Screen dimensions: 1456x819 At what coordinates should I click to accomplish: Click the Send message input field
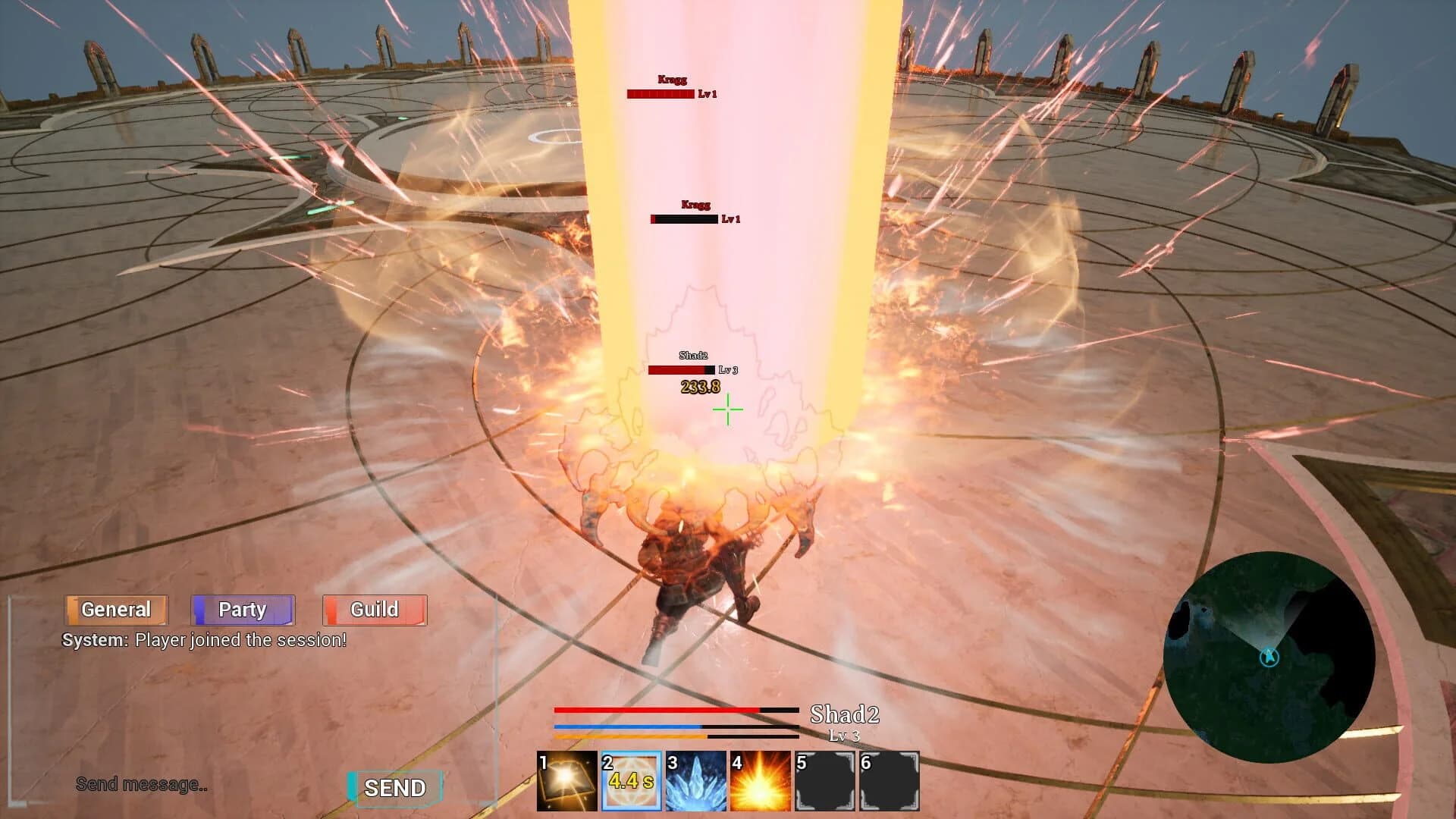[141, 785]
